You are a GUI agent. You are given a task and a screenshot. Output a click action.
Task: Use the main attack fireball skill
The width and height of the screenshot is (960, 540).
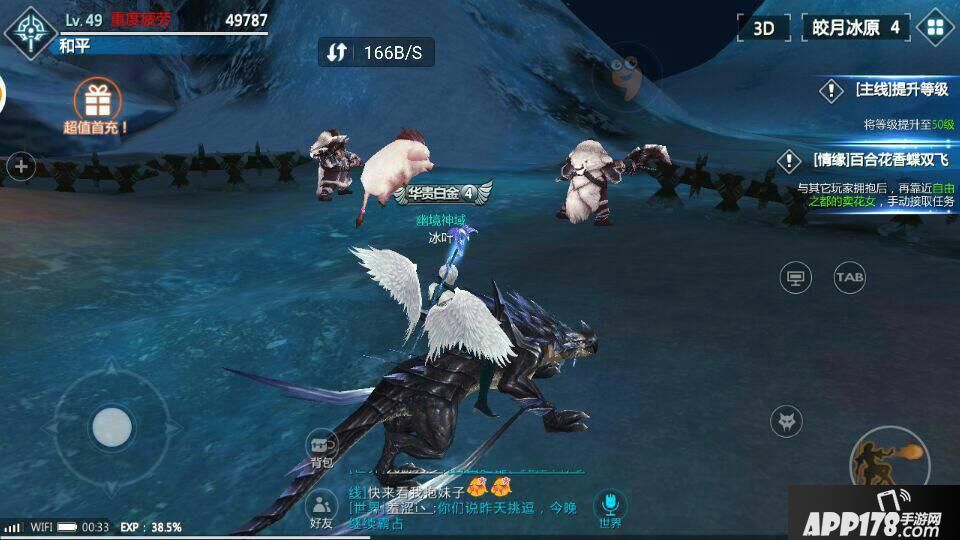tap(888, 462)
